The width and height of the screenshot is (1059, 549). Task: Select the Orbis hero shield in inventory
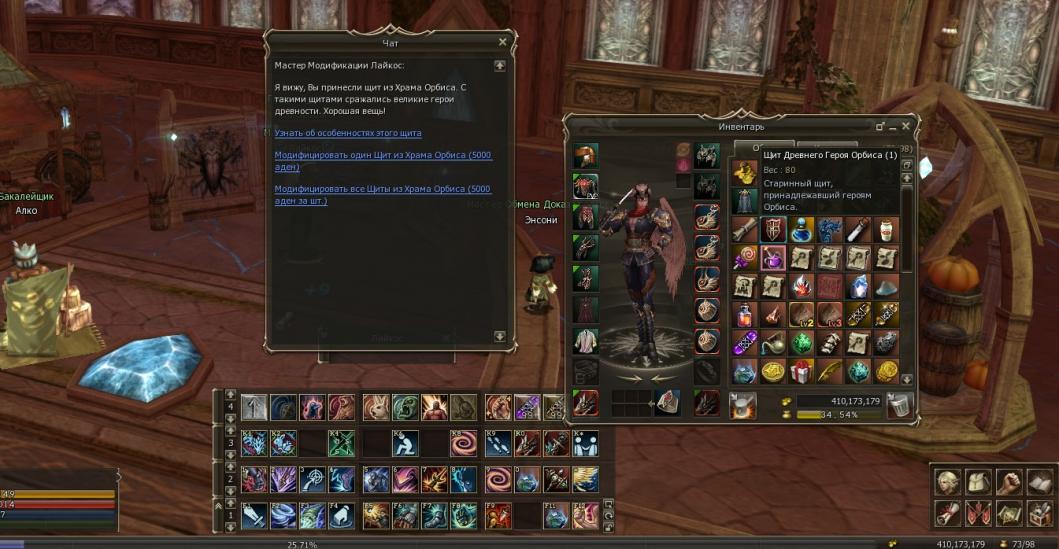click(x=772, y=230)
